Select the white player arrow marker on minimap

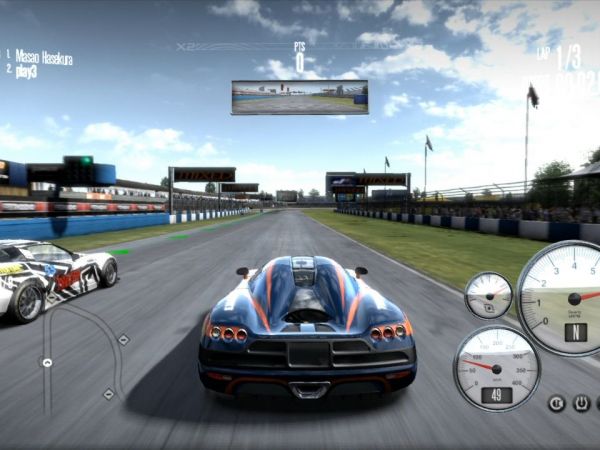[46, 361]
